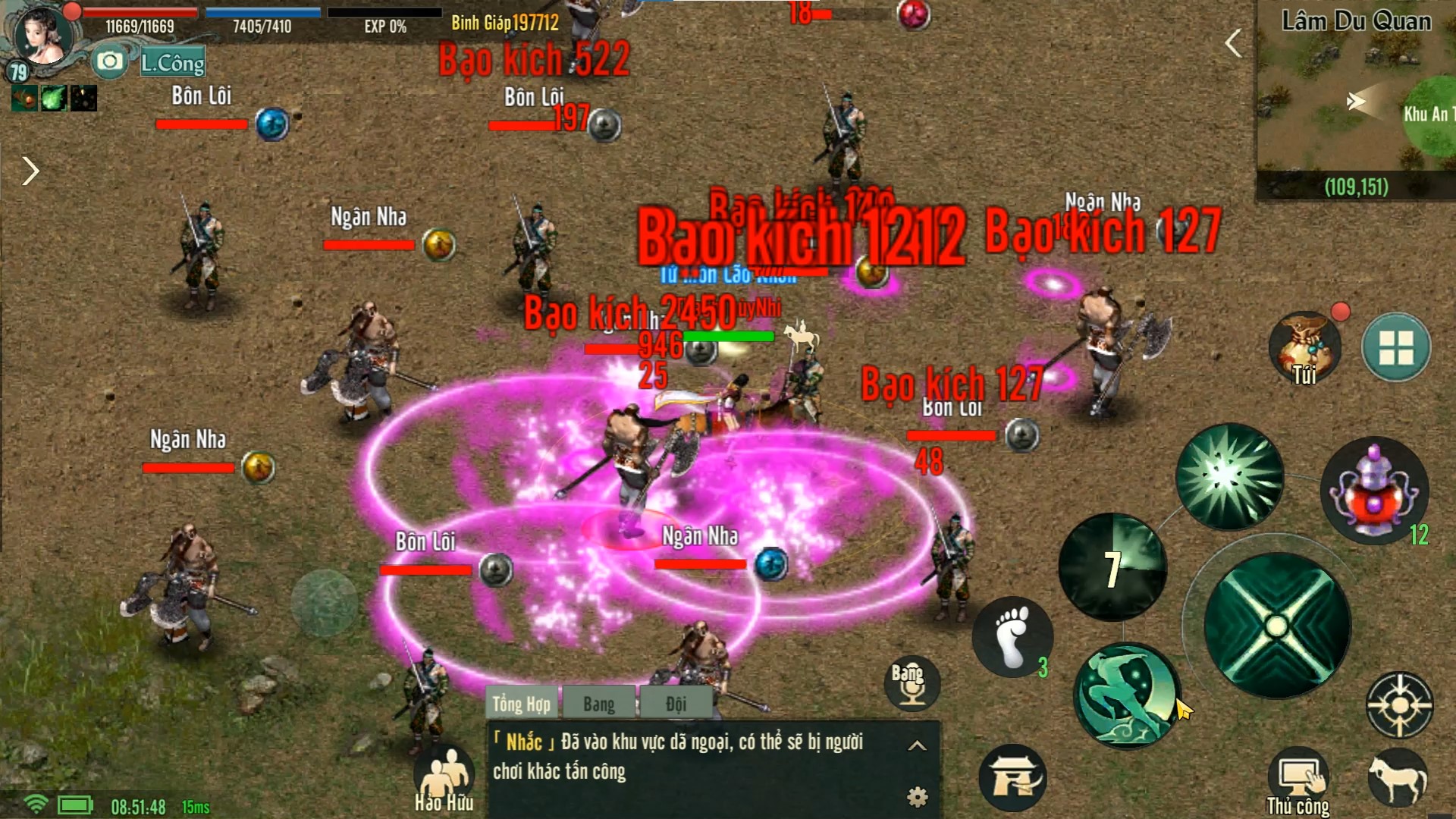Use the footprint movement skill

(1012, 636)
